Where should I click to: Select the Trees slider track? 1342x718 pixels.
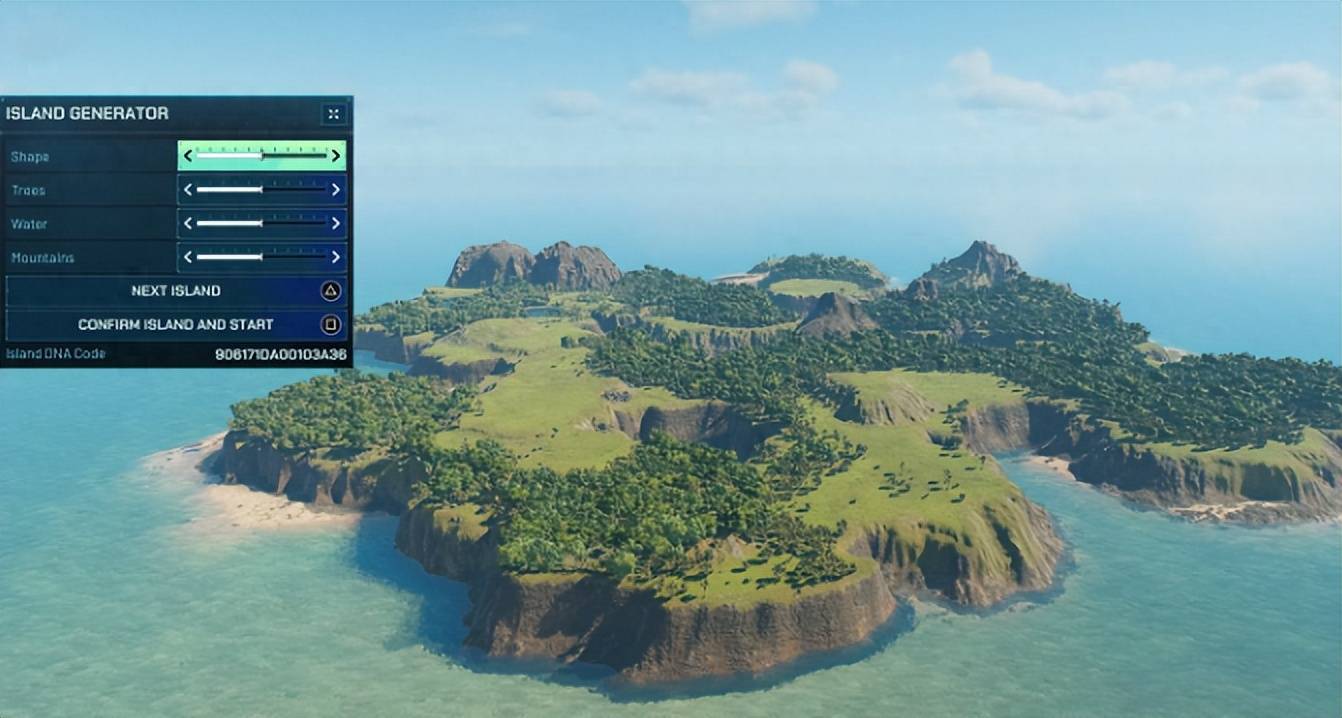(262, 190)
